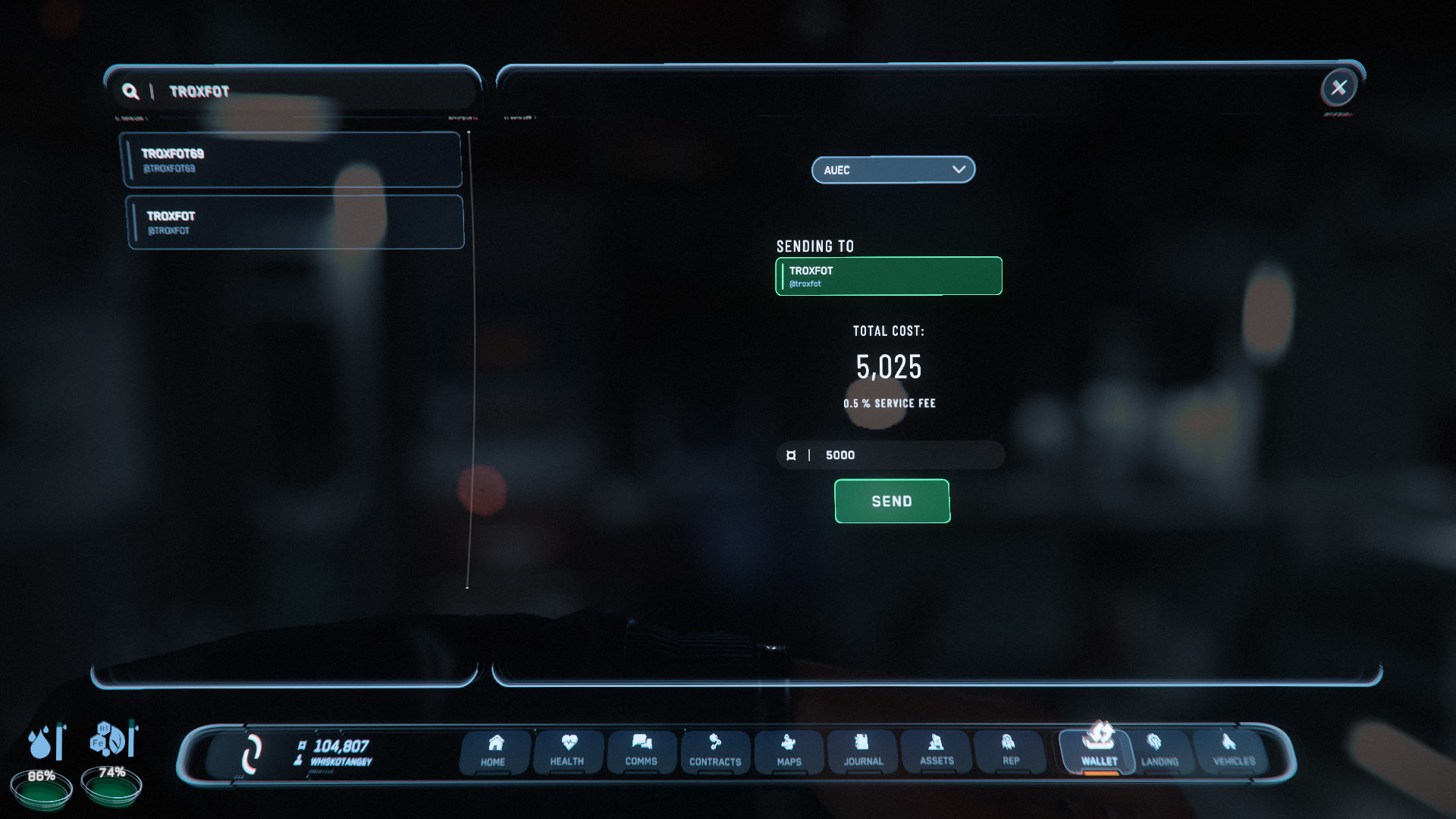Click the magnifier search icon
1456x819 pixels.
[130, 91]
